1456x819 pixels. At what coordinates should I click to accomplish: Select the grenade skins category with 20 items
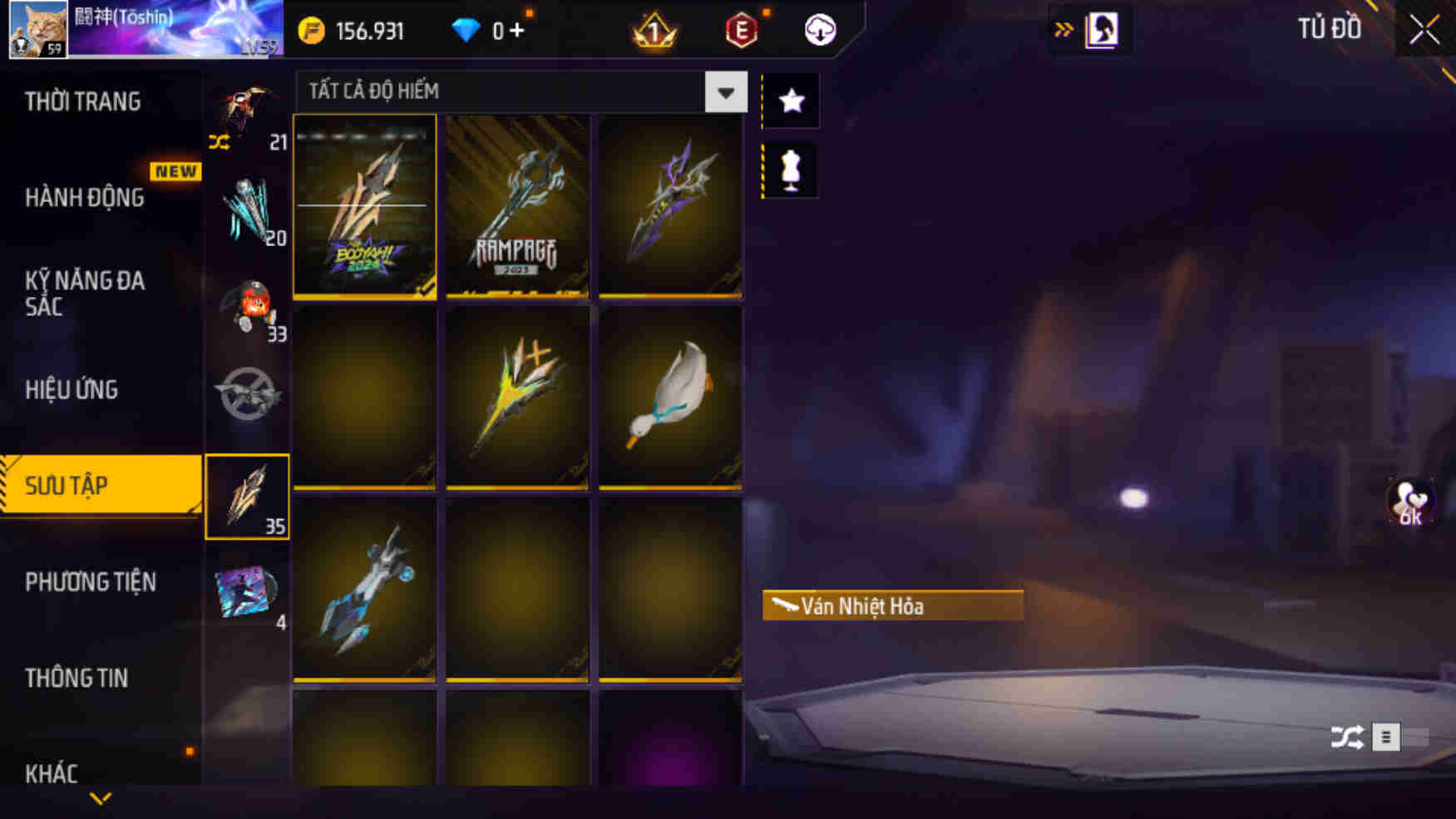247,204
